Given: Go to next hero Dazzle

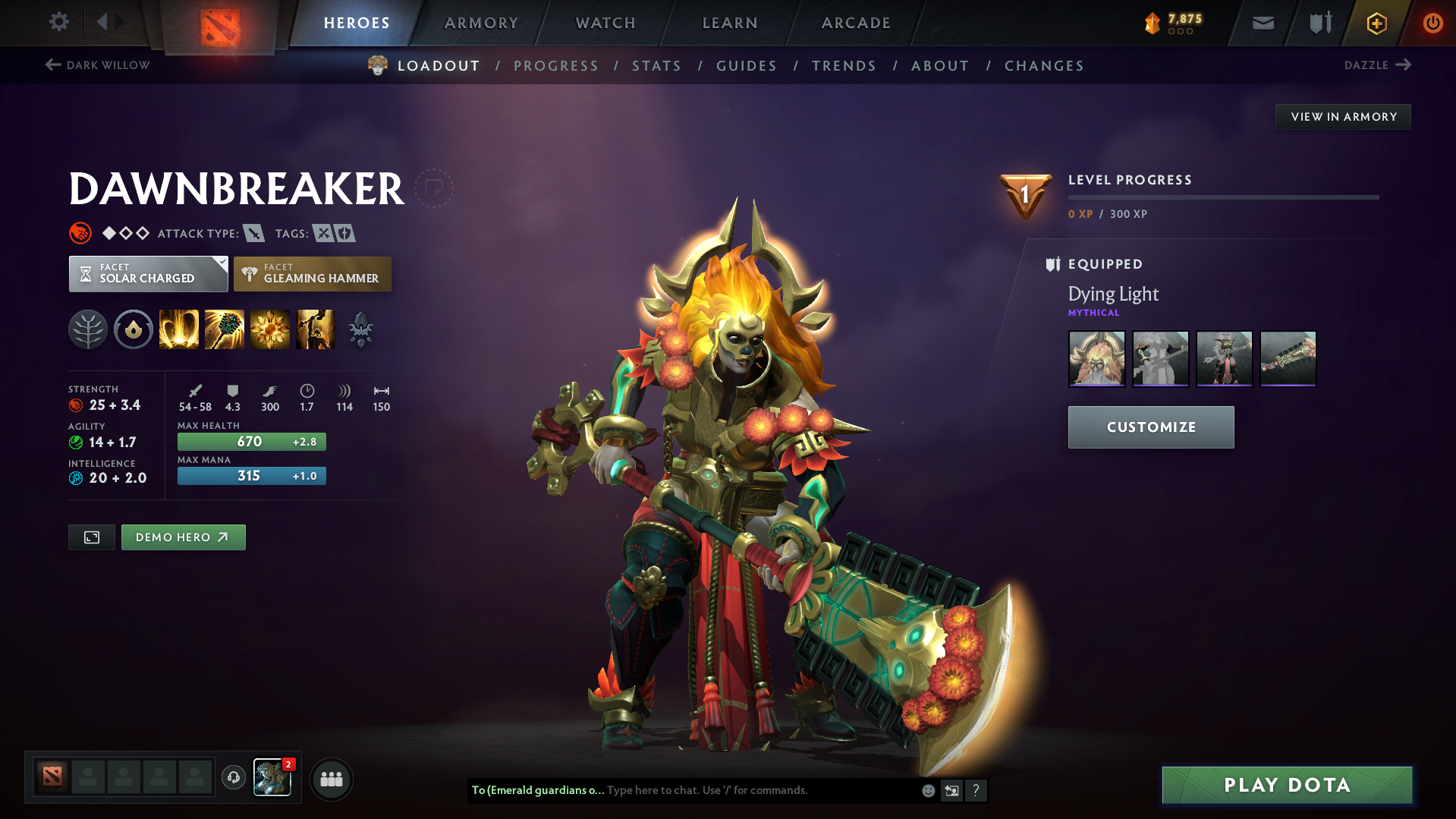Looking at the screenshot, I should 1377,65.
